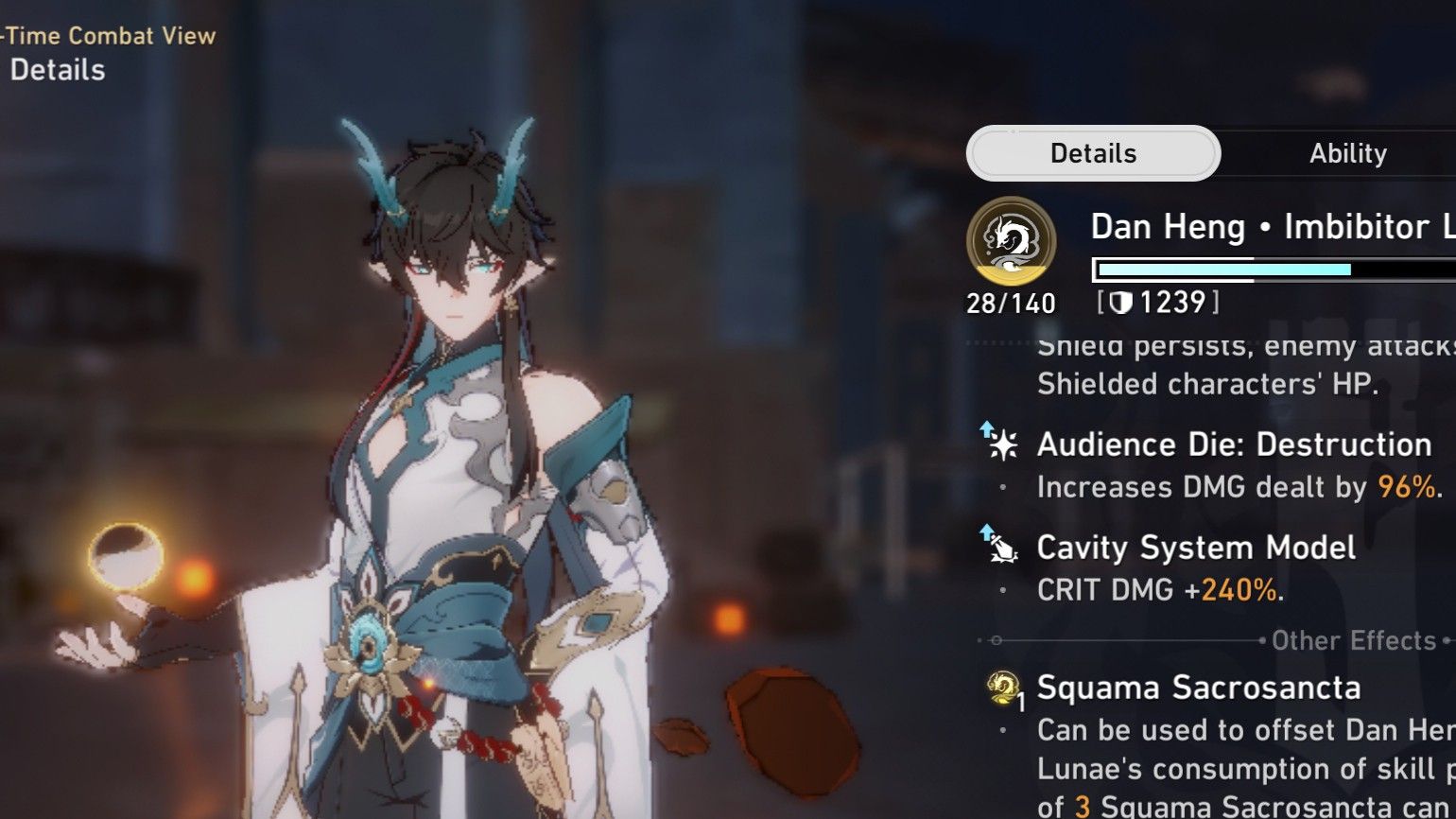
Task: Collapse the shield persistence description text
Action: pos(1229,365)
